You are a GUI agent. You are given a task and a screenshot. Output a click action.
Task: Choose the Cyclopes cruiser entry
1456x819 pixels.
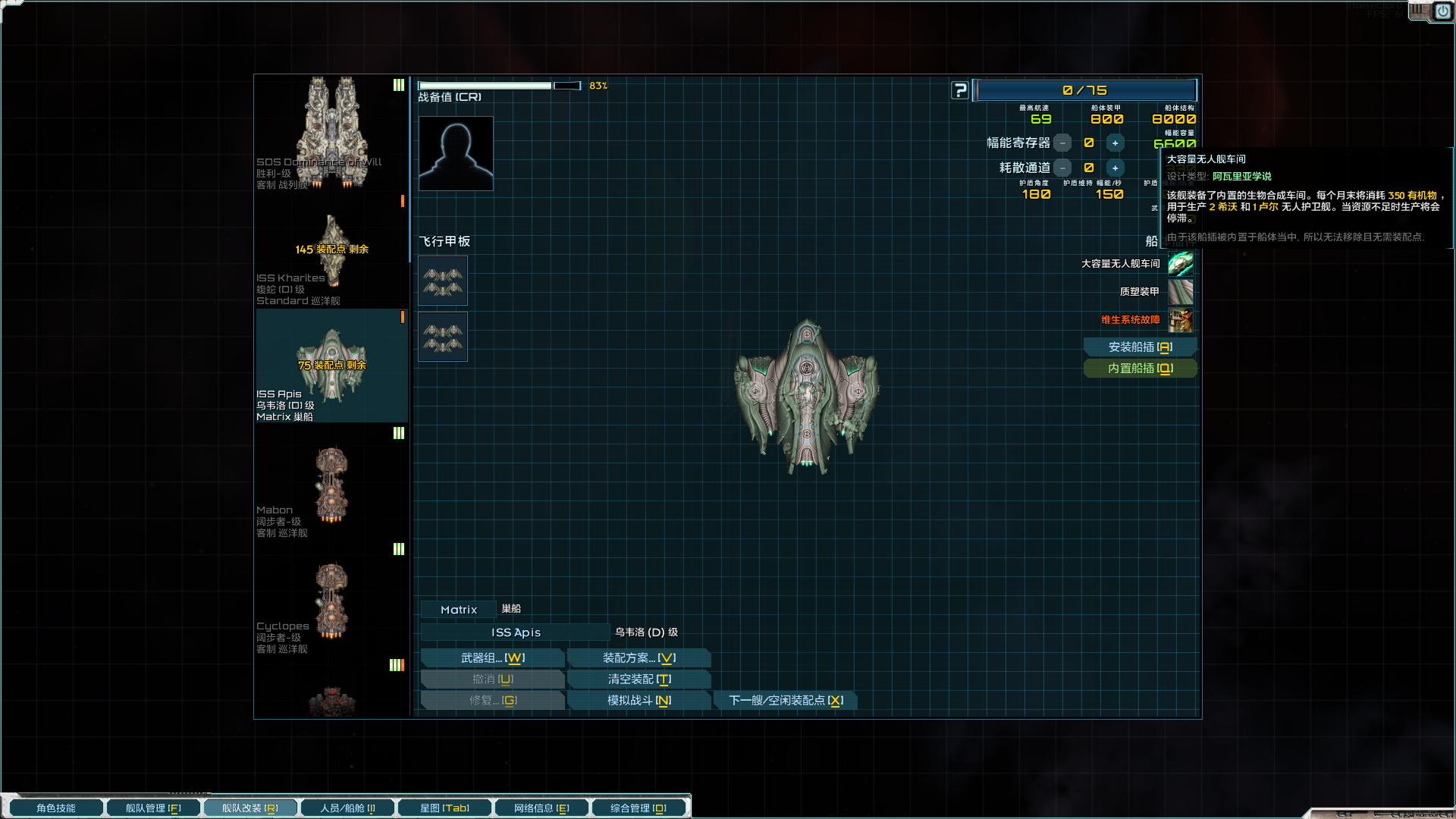click(x=331, y=601)
